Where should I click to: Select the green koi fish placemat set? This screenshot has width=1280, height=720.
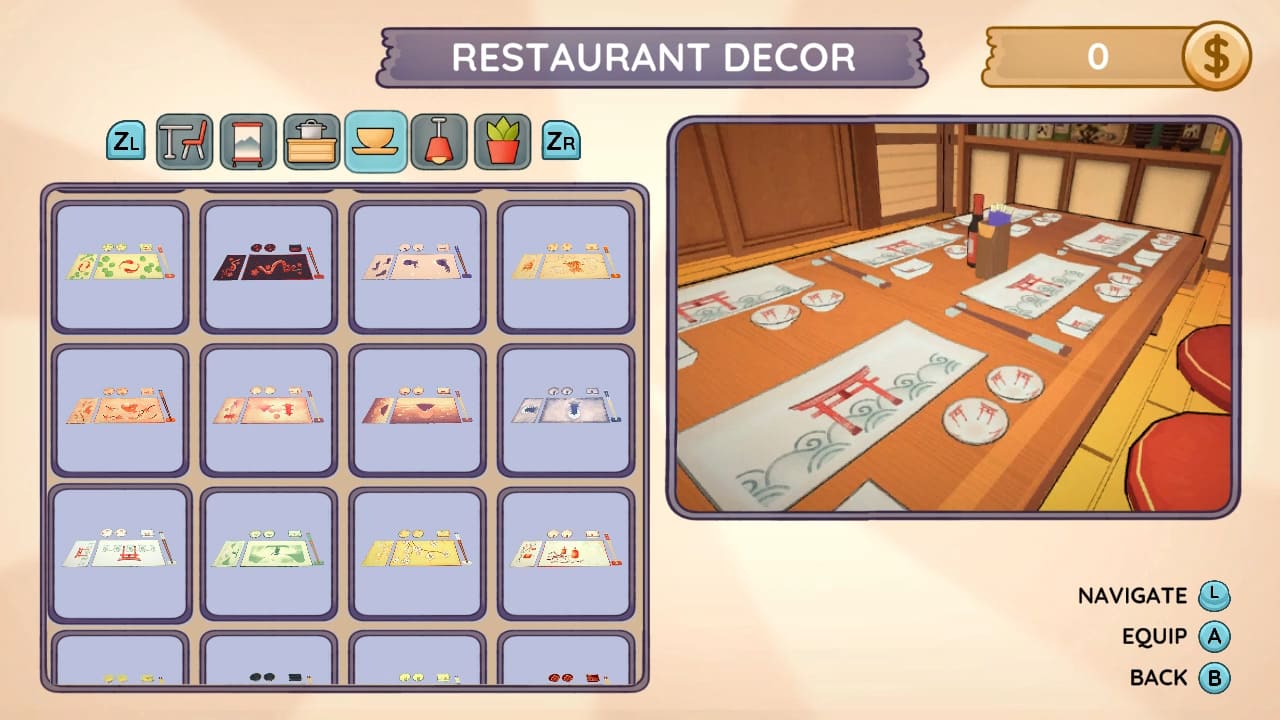coord(119,265)
